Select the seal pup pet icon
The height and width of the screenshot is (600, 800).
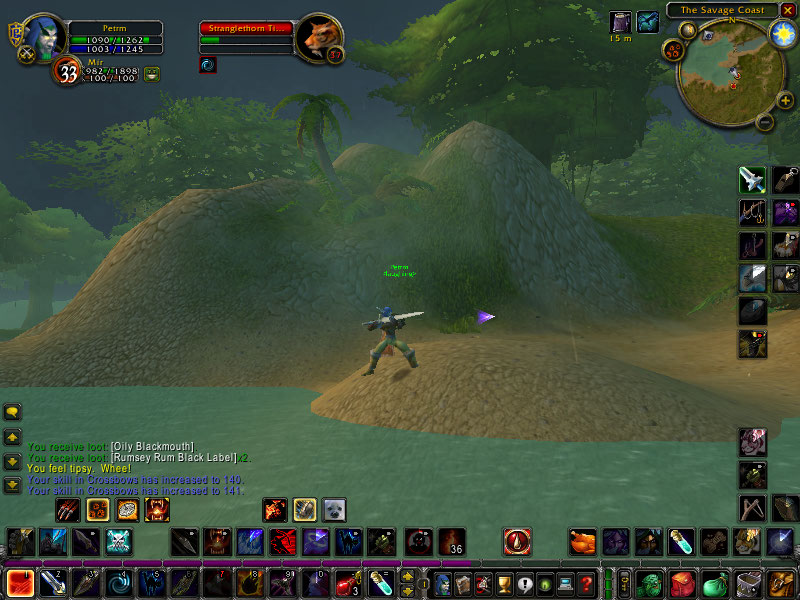coord(333,510)
